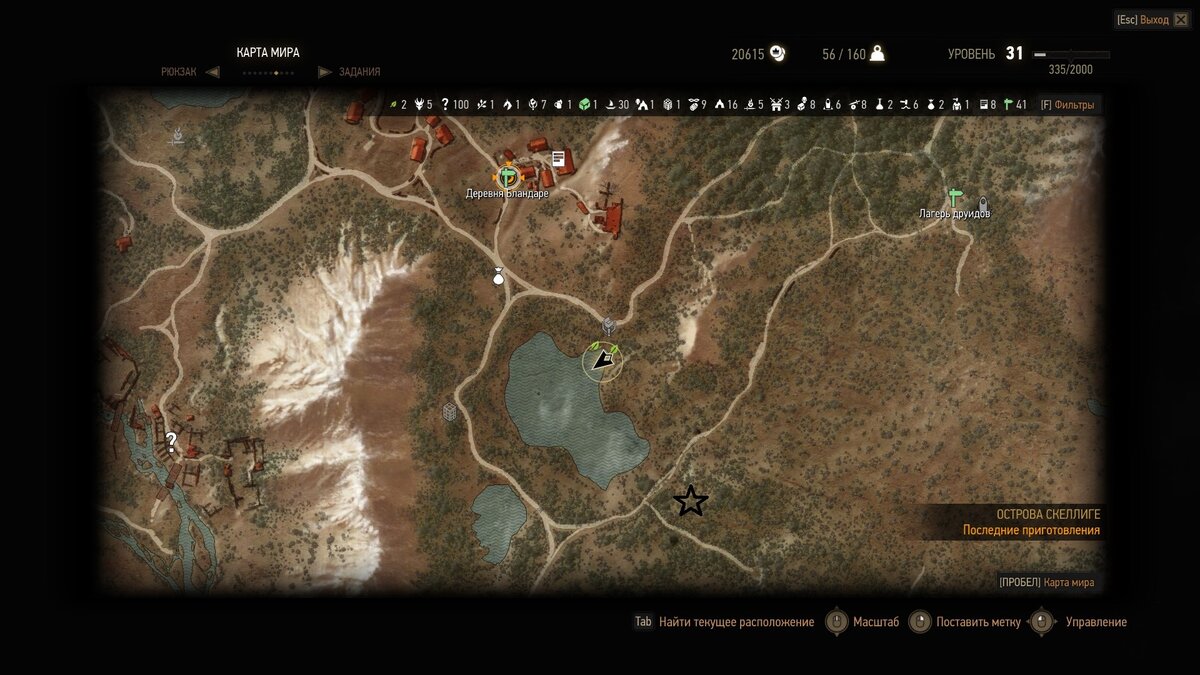
Task: Click the notice board icon in the village
Action: click(559, 158)
